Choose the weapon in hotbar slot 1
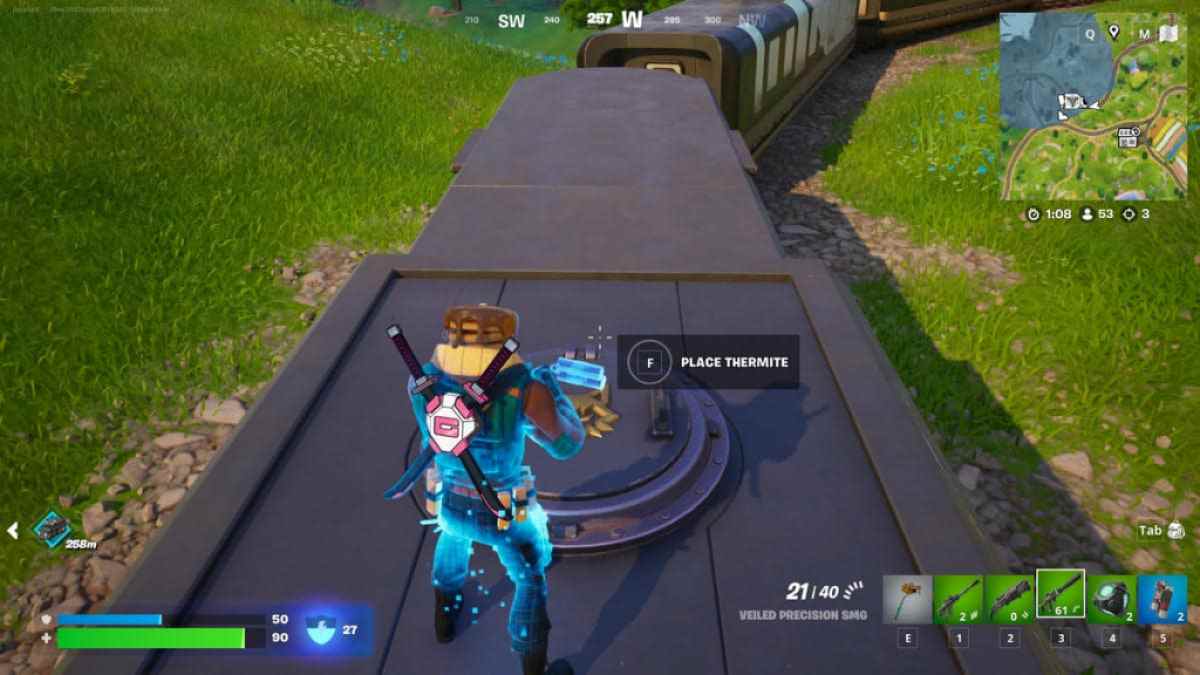 tap(958, 599)
